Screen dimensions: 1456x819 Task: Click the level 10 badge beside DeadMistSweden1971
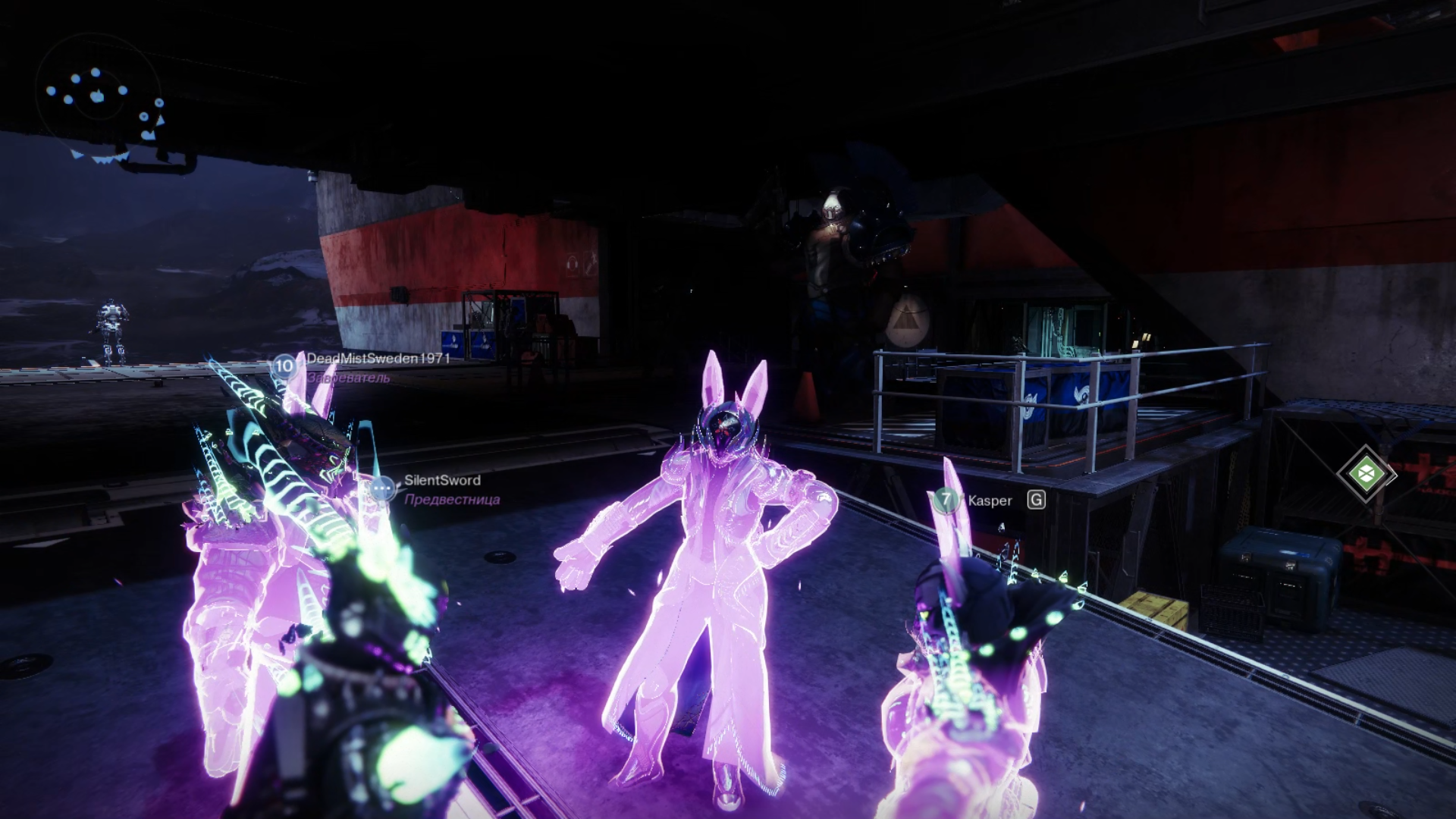click(284, 366)
